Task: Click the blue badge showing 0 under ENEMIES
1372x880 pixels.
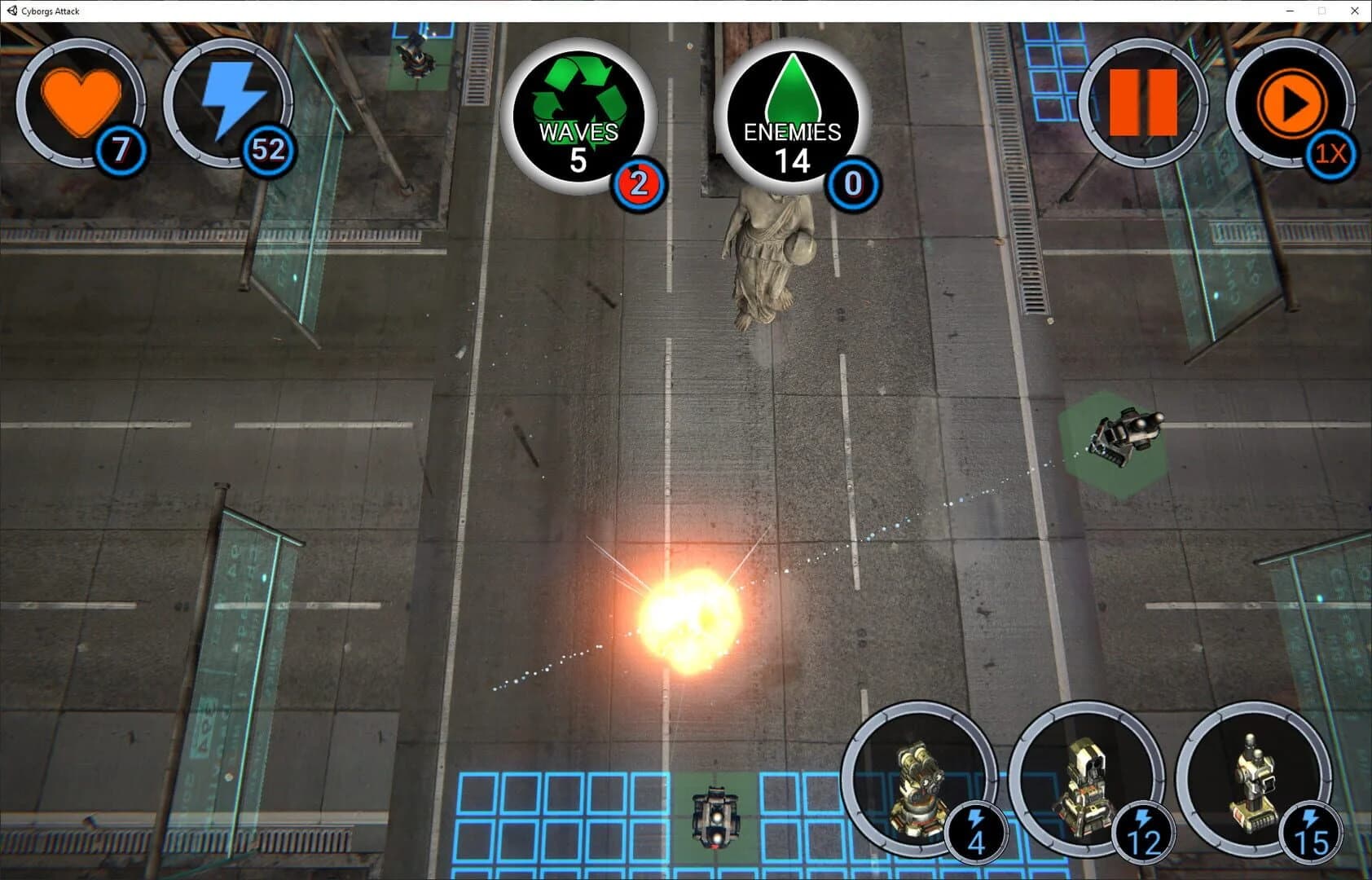Action: [852, 184]
